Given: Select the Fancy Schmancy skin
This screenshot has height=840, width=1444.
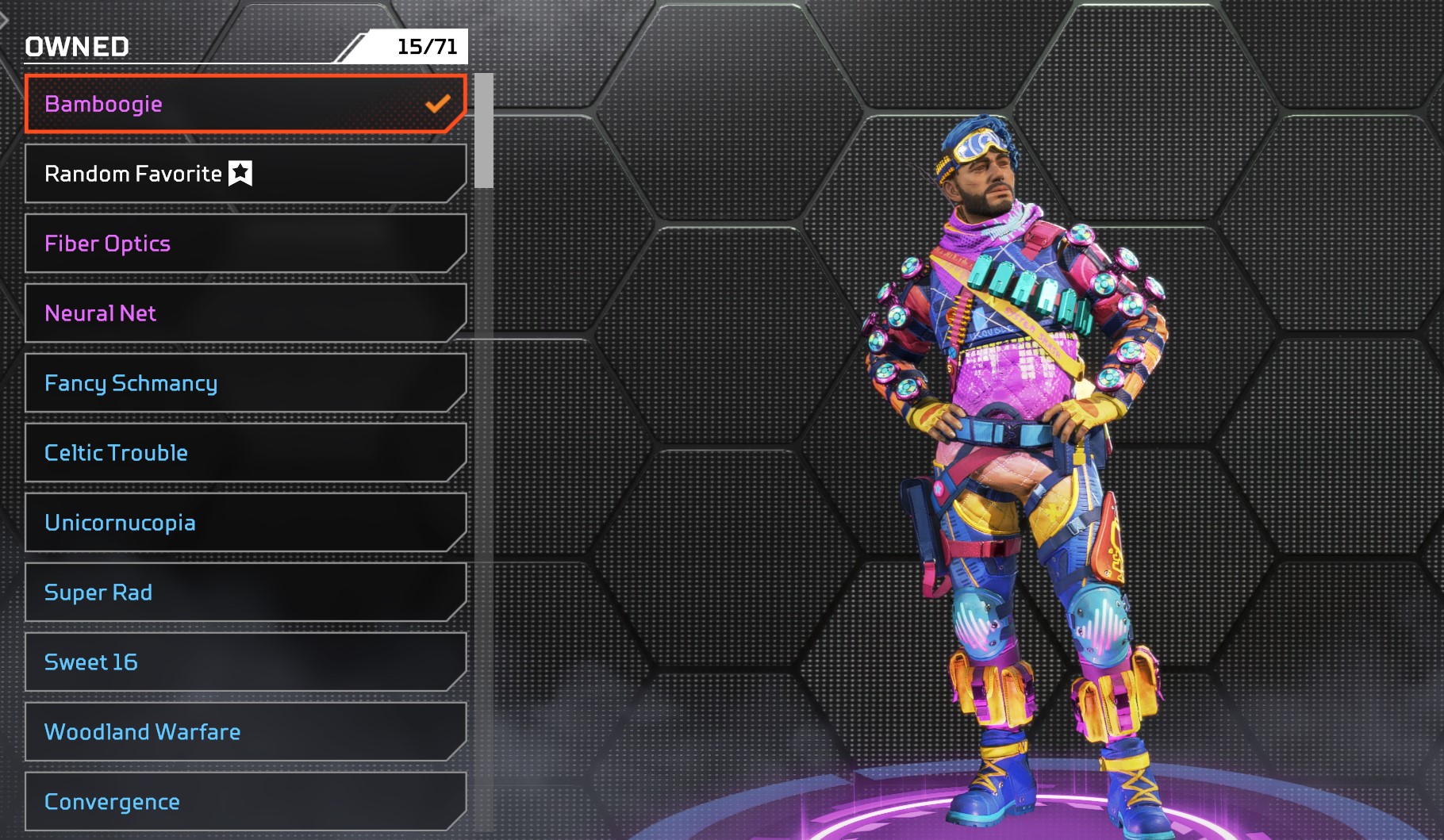Looking at the screenshot, I should pyautogui.click(x=245, y=383).
